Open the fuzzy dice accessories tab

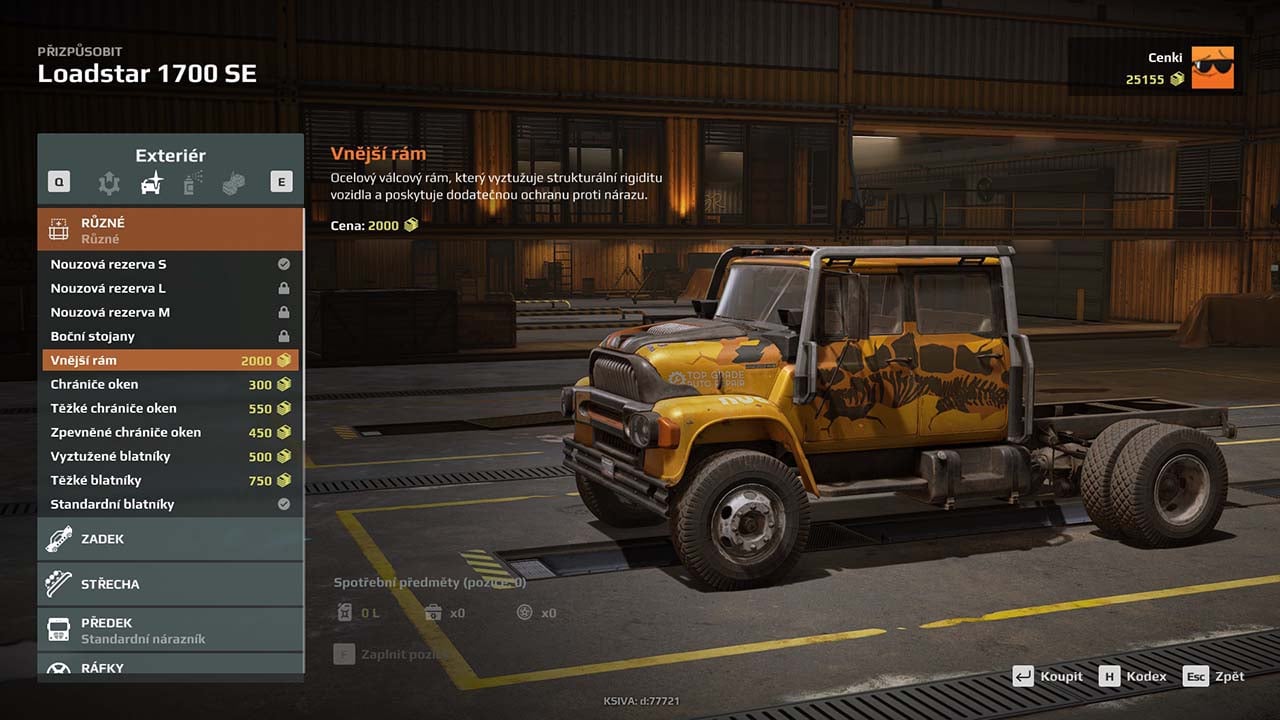[234, 183]
